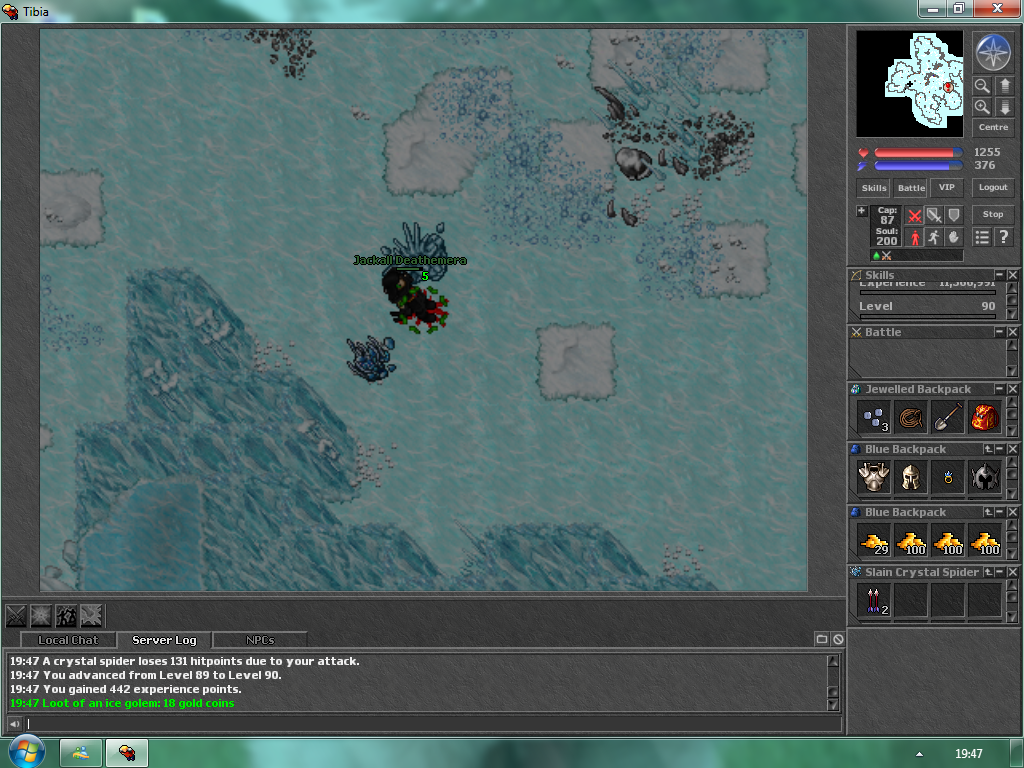Select the gold ring with blue gem
Screen dimensions: 1024x768
click(947, 478)
